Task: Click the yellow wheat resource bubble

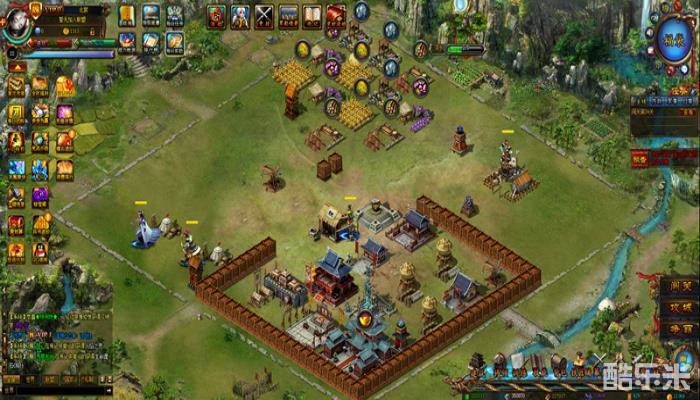Action: [302, 49]
